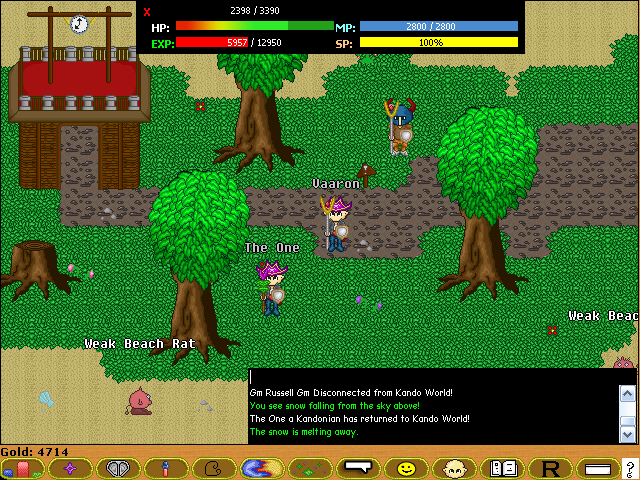
Task: Click the purple star toolbar icon
Action: [x=70, y=468]
